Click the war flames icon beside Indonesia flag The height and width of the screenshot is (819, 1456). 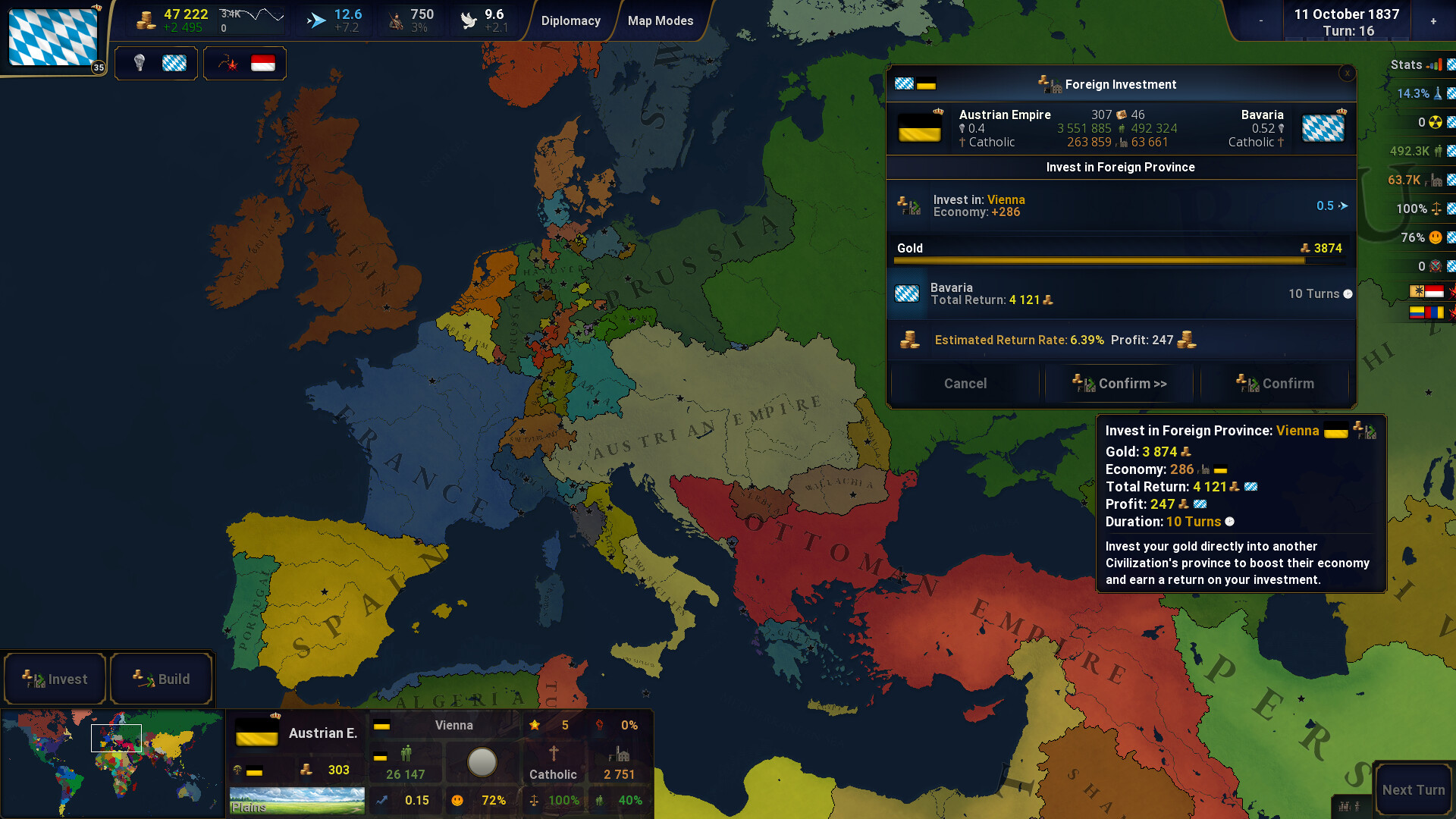click(227, 63)
